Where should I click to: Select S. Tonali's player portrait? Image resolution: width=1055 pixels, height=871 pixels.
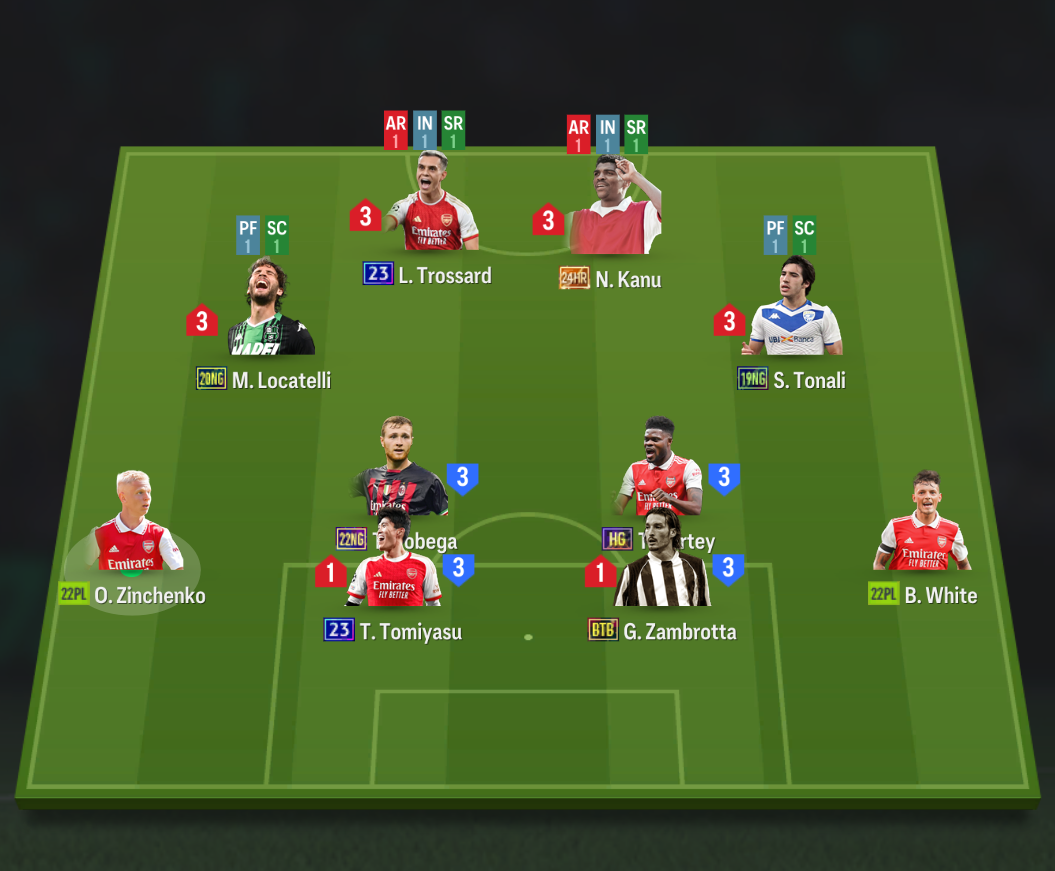click(793, 310)
